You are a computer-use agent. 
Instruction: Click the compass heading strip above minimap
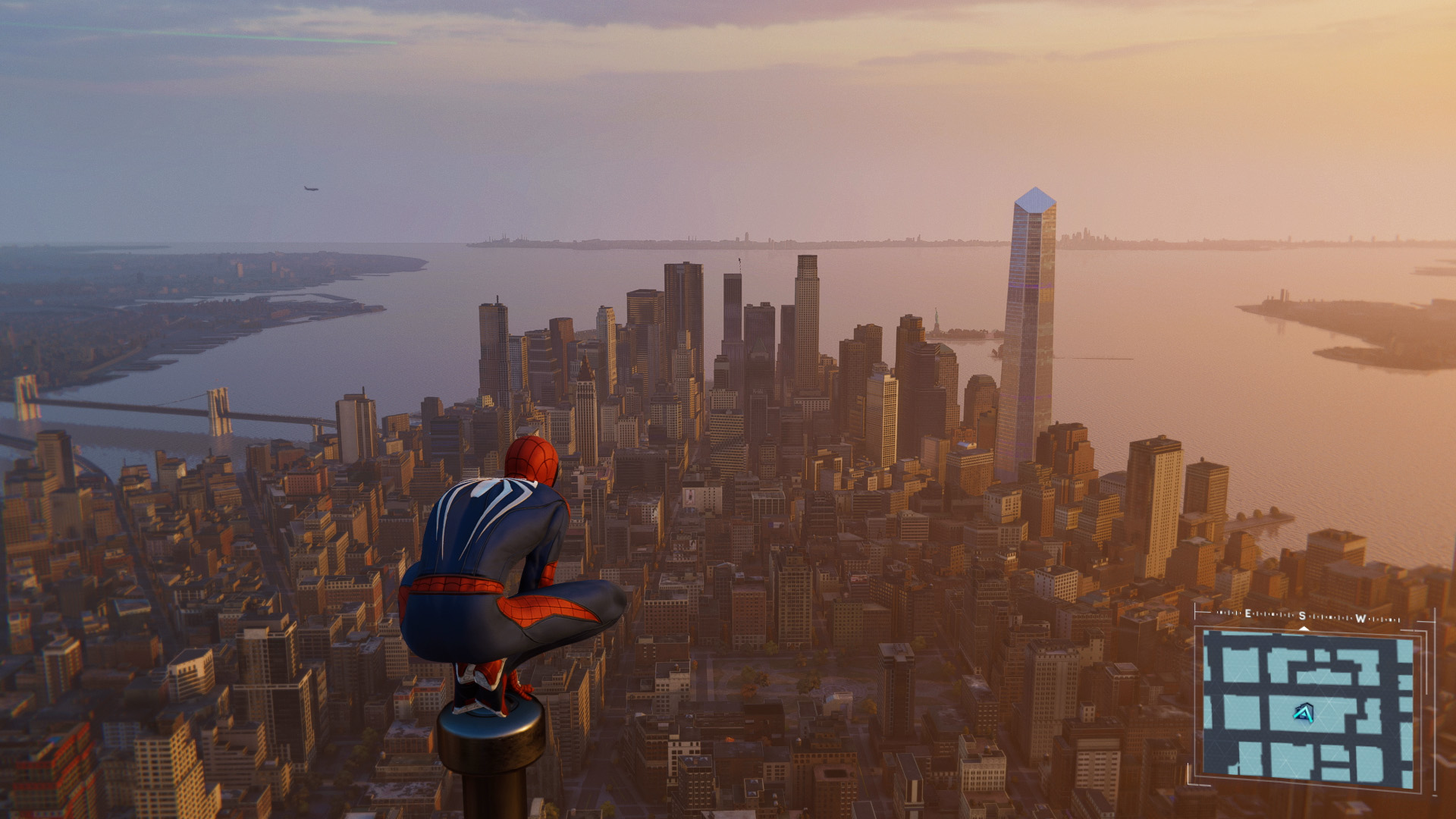click(1307, 617)
